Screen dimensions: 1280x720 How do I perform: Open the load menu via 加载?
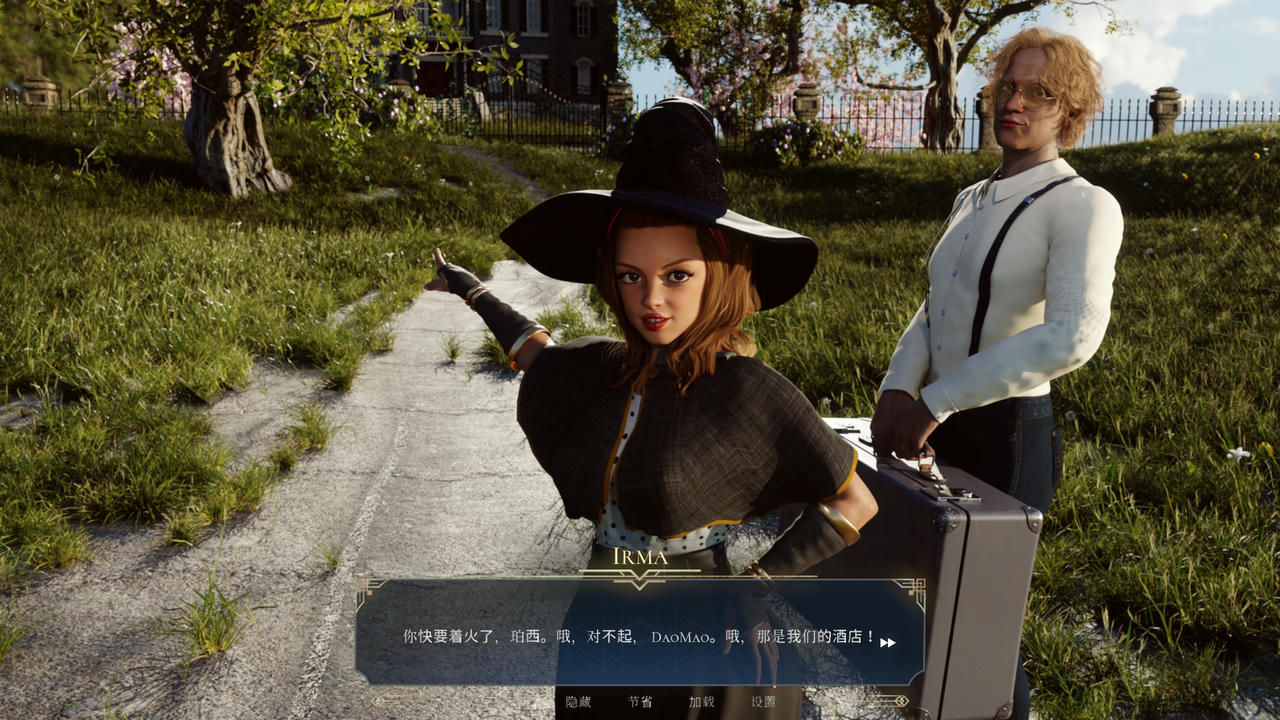(x=702, y=702)
